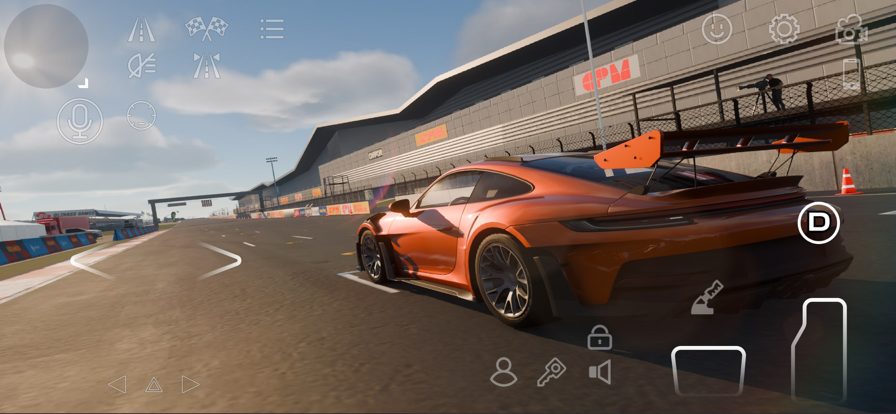The width and height of the screenshot is (896, 414).
Task: Activate the microphone voice chat button
Action: 79,120
